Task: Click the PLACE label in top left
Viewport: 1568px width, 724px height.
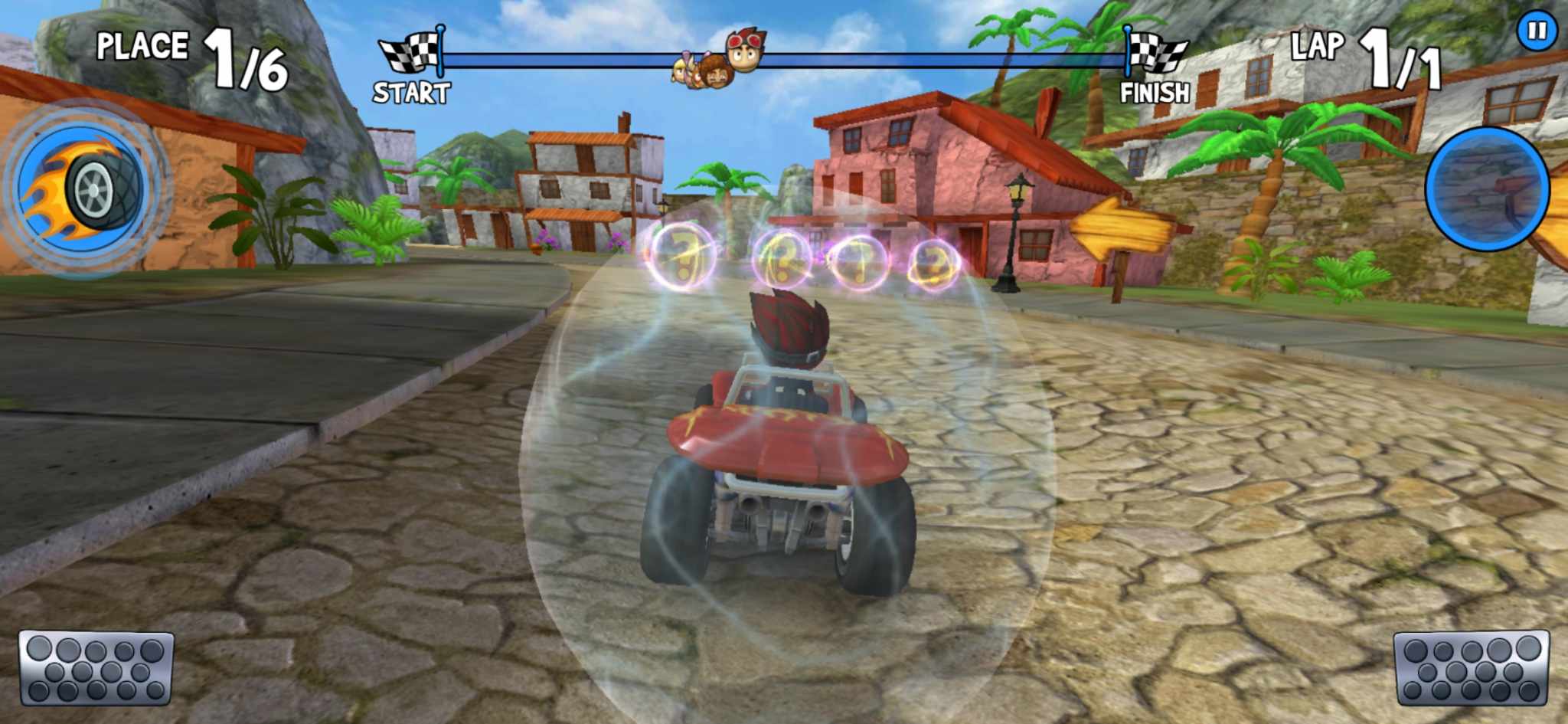Action: pyautogui.click(x=142, y=46)
